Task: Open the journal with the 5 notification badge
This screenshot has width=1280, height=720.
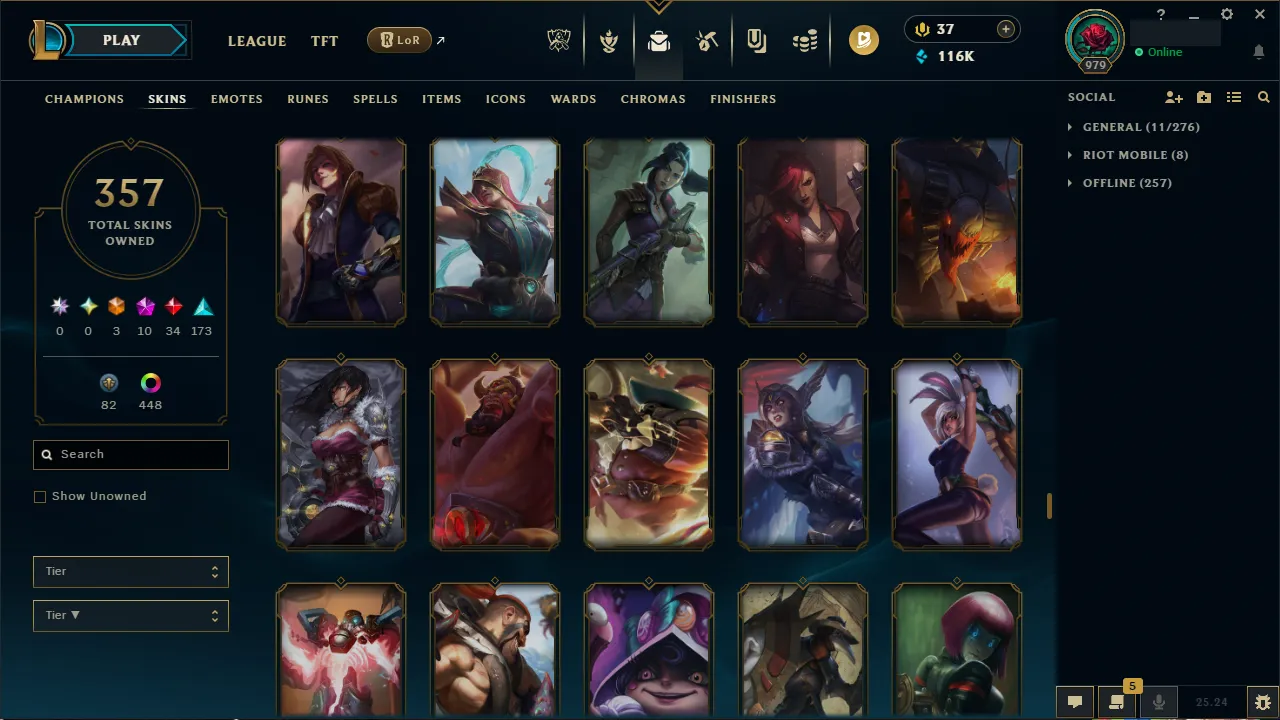Action: (x=1117, y=701)
